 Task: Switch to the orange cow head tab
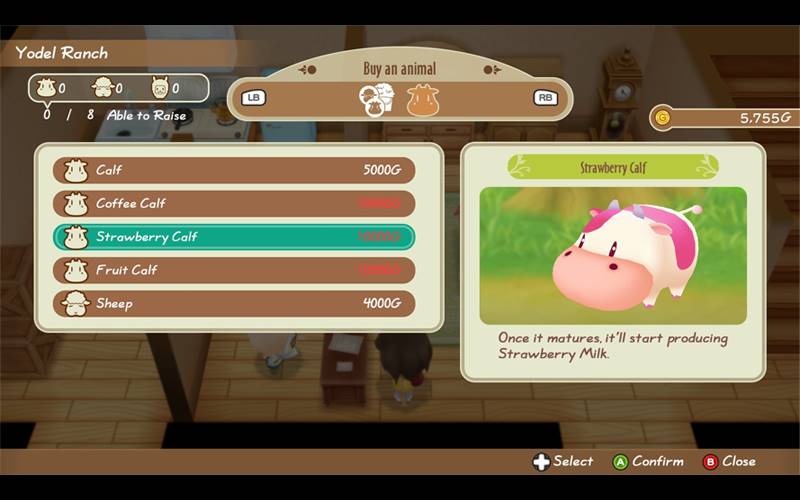click(423, 99)
